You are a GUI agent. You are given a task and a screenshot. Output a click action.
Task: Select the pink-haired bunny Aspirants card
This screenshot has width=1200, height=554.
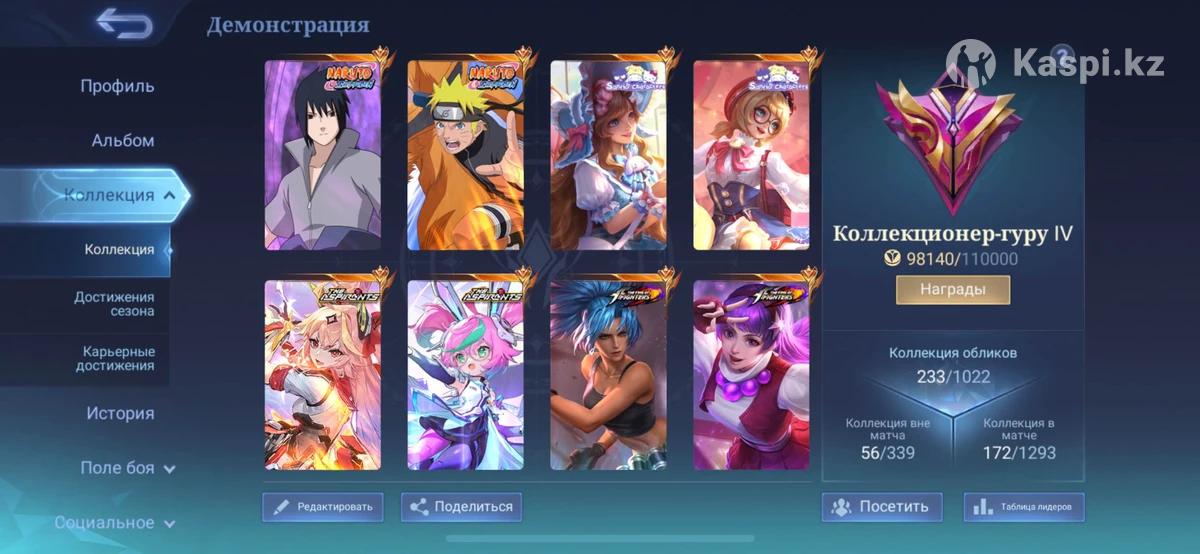click(x=465, y=375)
